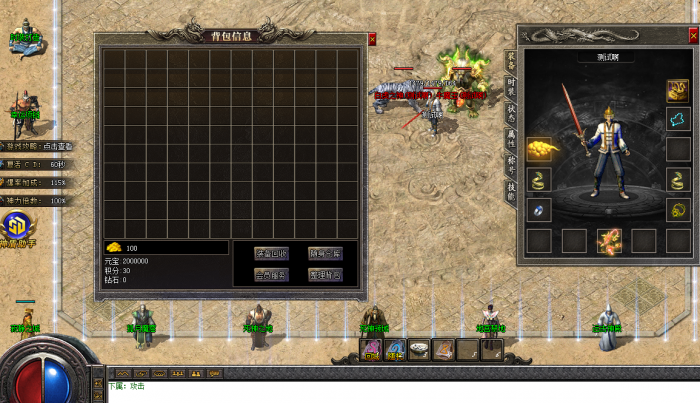Sort the bag with 整理背包
Screen dimensions: 700x403
point(325,274)
